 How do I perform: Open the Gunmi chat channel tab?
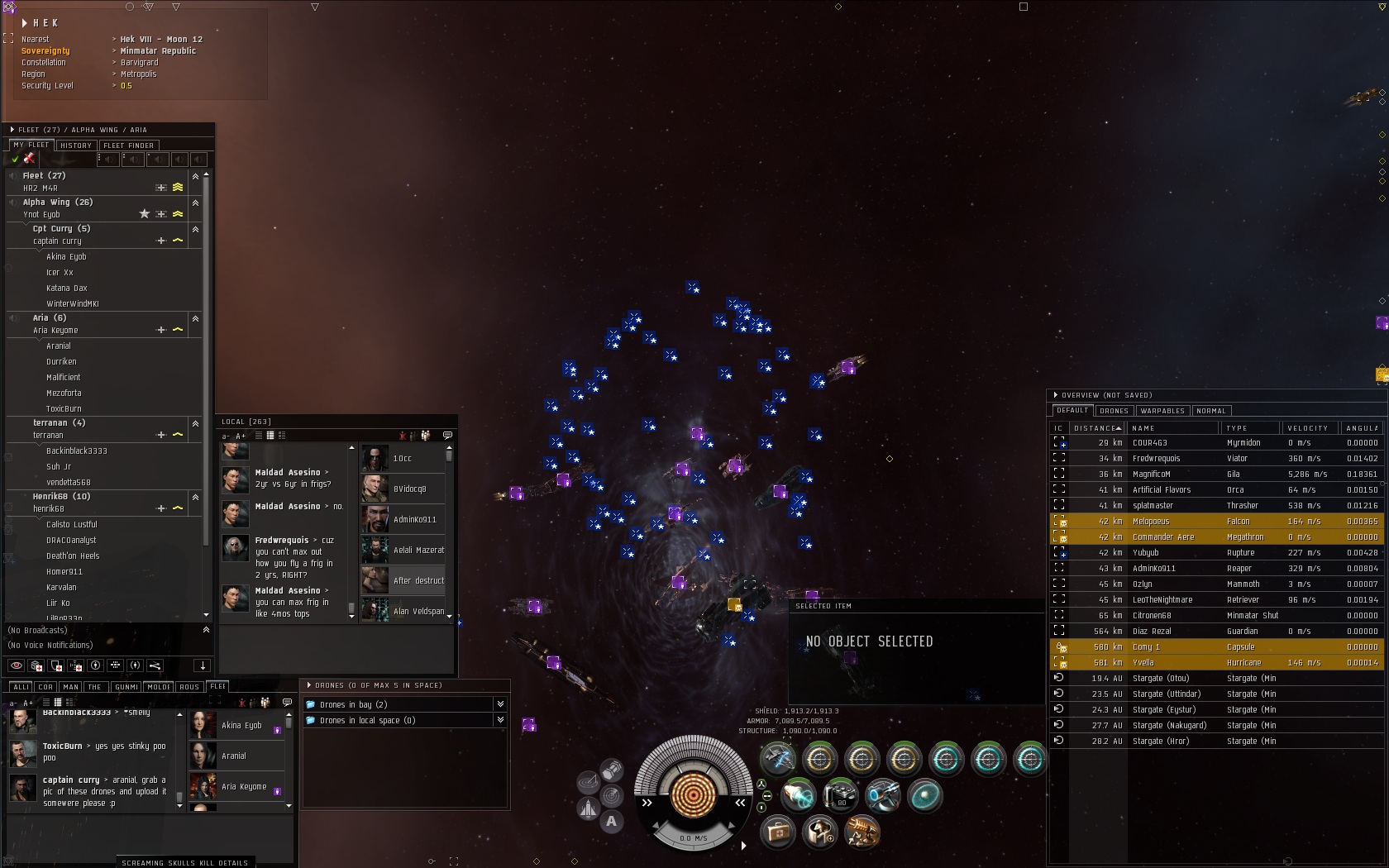click(x=126, y=687)
